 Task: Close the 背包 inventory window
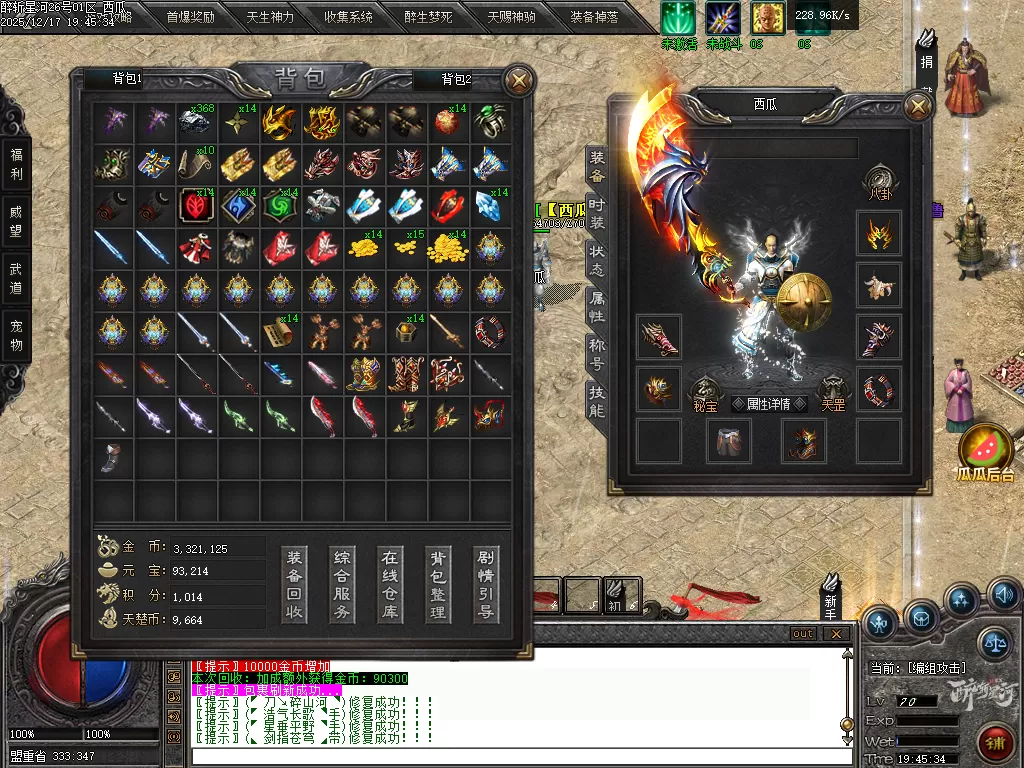tap(518, 80)
